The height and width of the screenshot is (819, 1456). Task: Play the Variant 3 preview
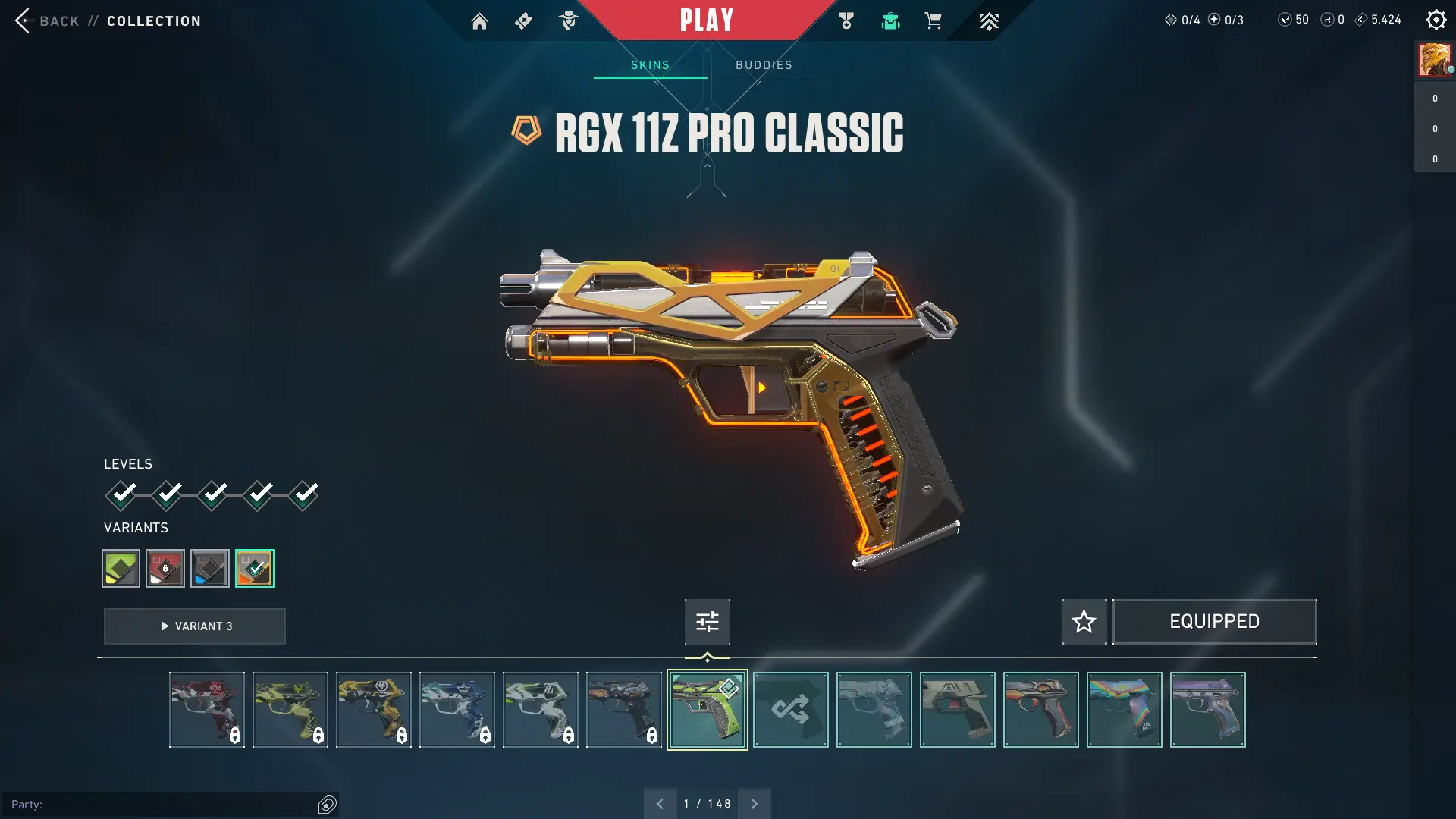tap(195, 626)
